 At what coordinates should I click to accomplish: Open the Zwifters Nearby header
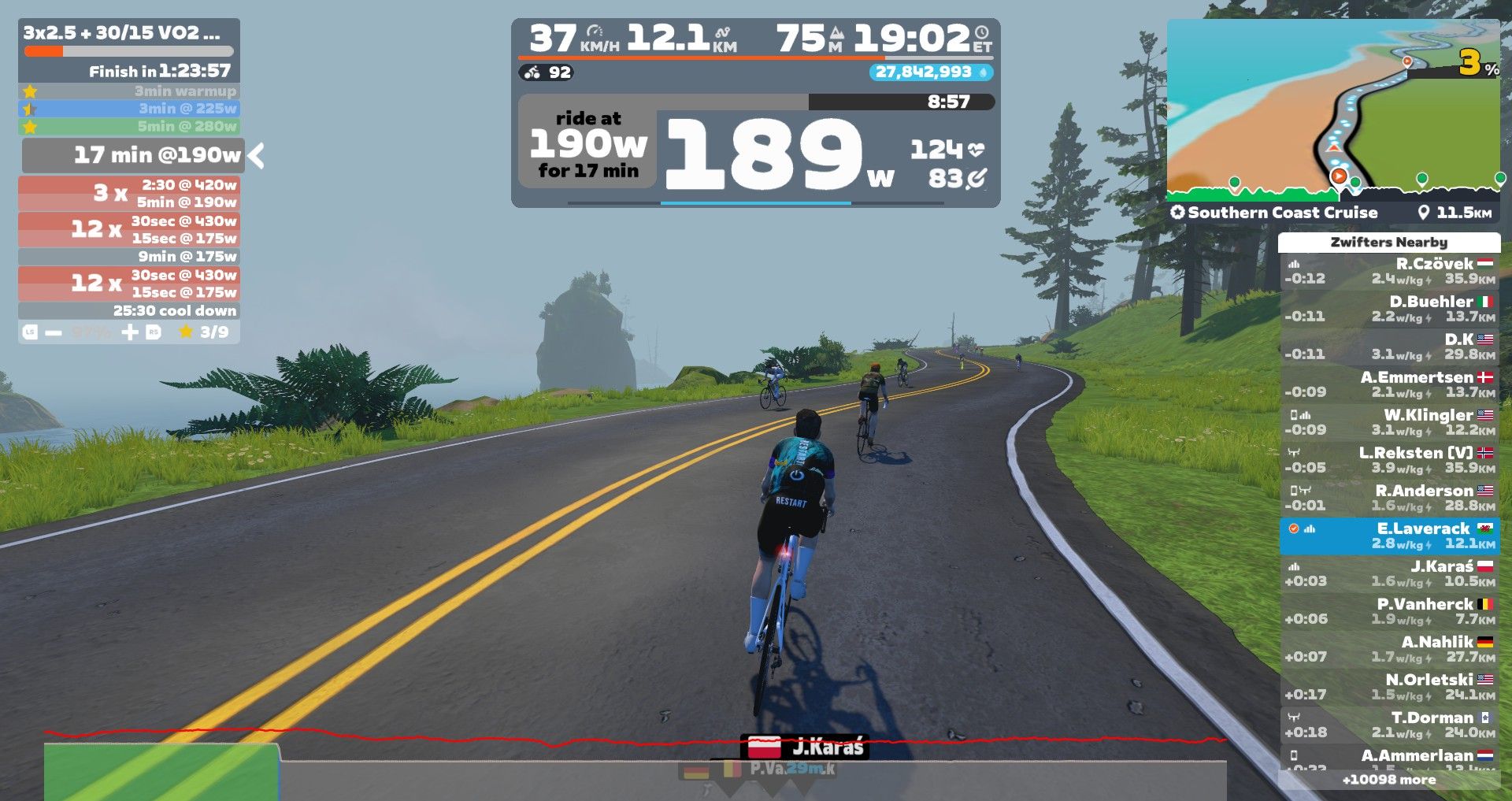pyautogui.click(x=1389, y=242)
